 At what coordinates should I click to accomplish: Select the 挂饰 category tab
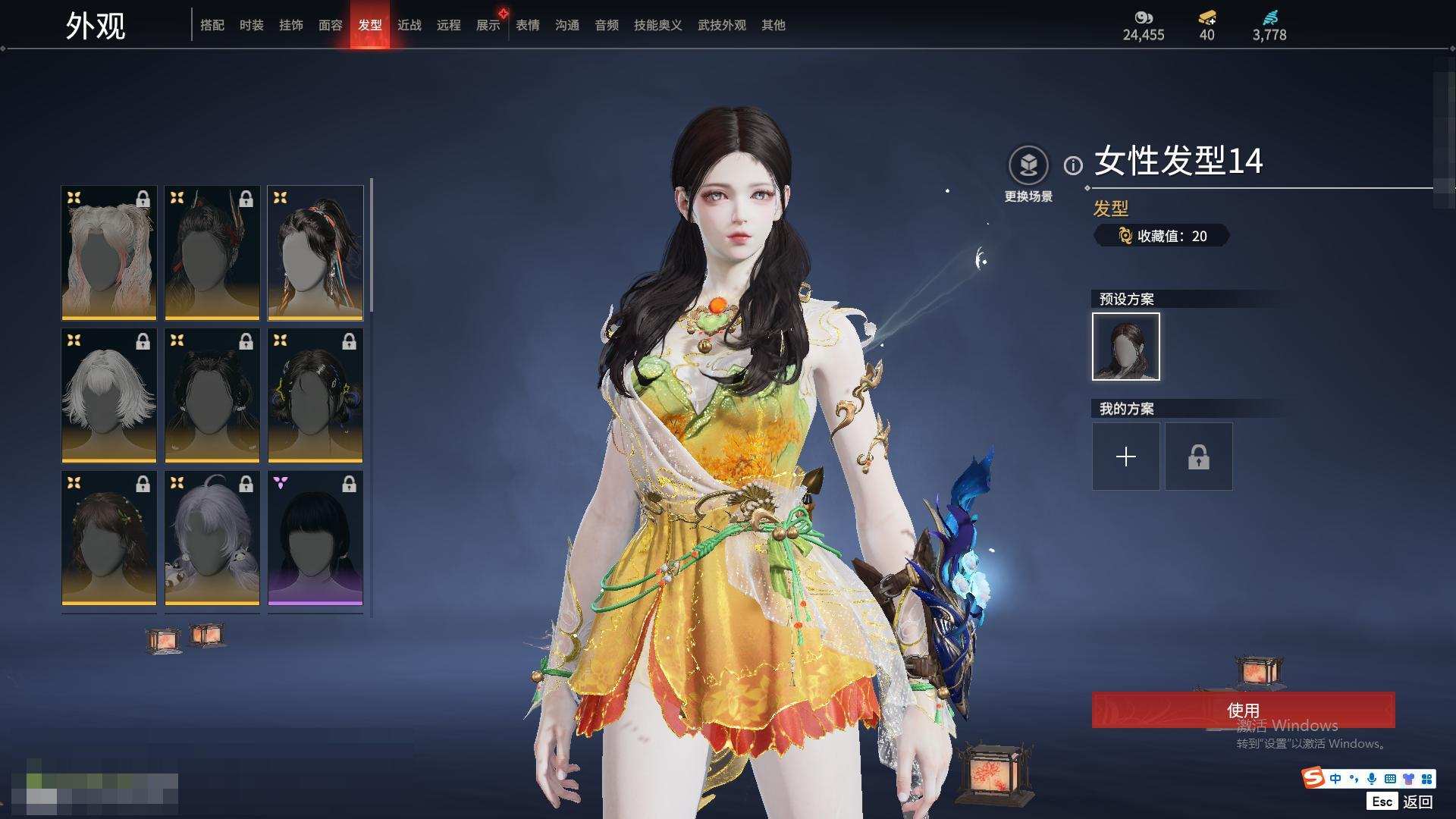pyautogui.click(x=290, y=25)
